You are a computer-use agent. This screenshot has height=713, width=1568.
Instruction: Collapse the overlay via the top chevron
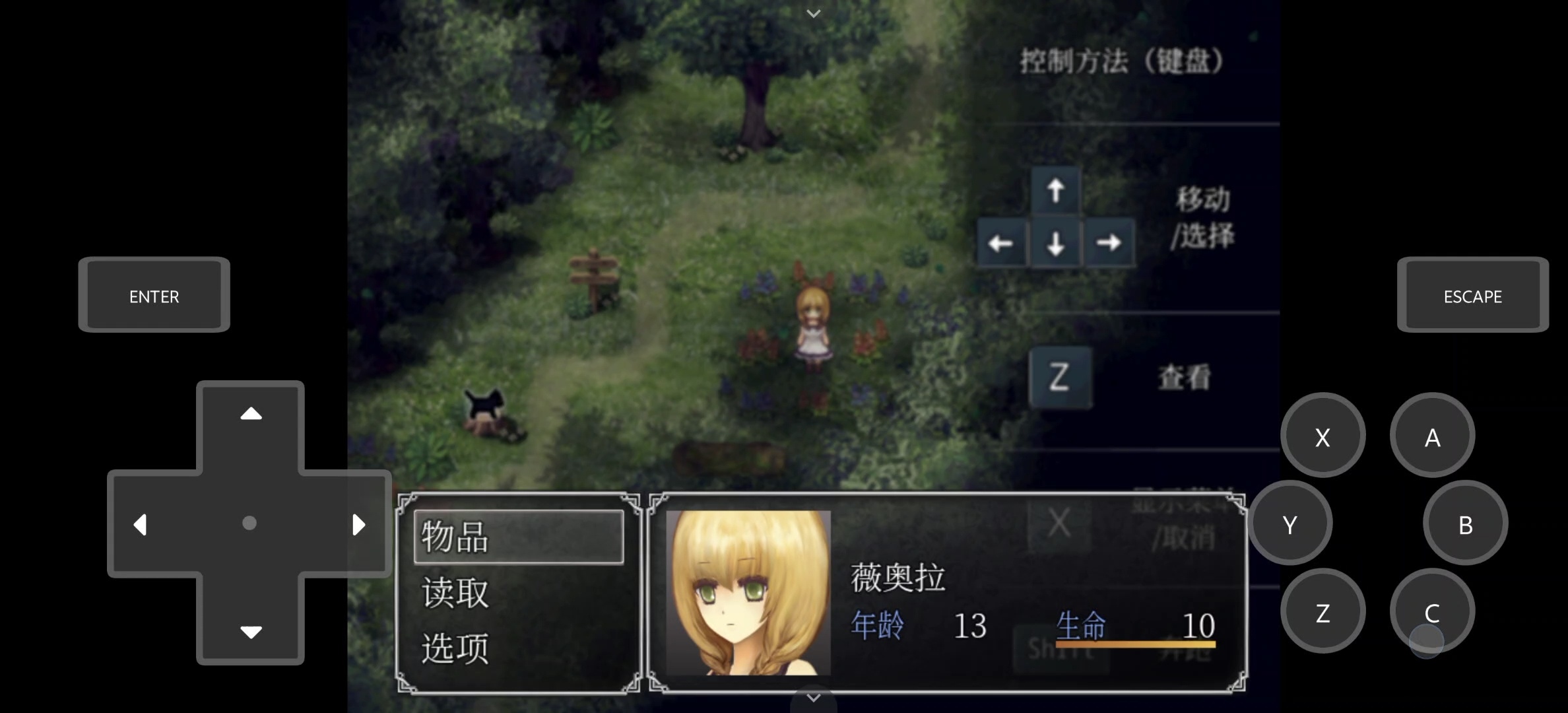click(x=814, y=13)
